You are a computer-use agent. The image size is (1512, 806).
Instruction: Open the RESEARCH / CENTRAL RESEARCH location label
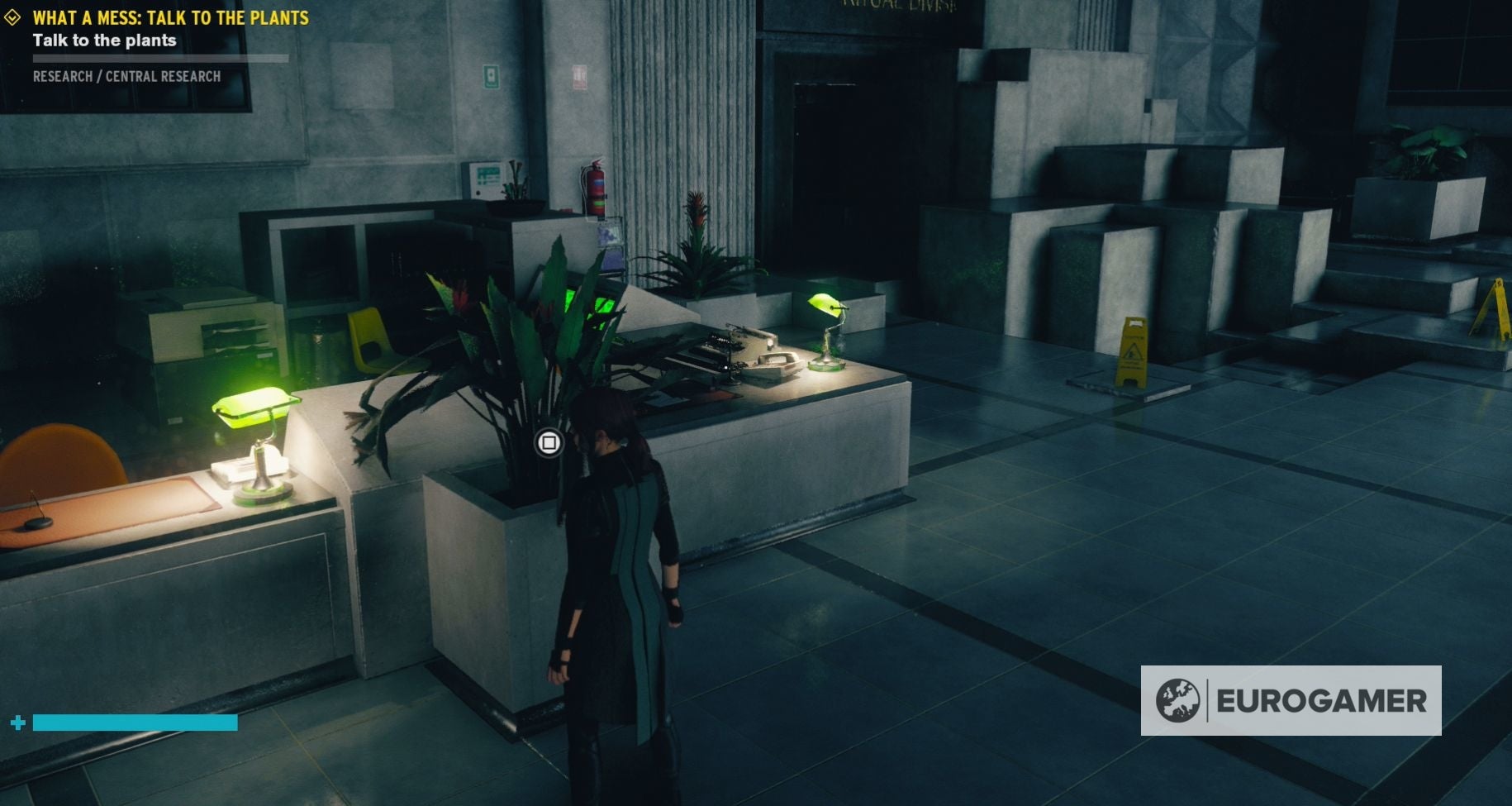126,76
